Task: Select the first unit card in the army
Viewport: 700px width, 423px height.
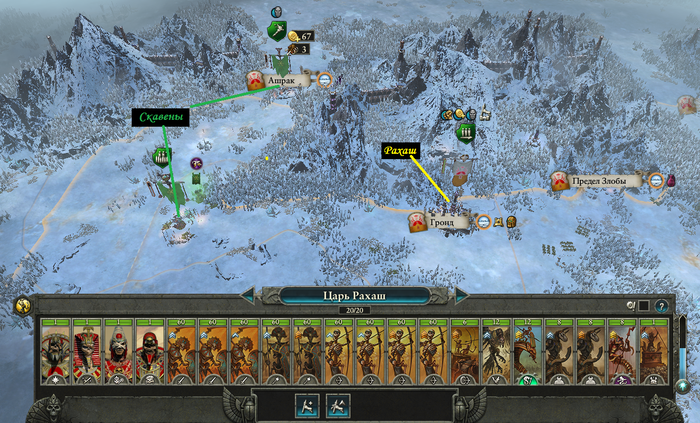Action: click(55, 352)
